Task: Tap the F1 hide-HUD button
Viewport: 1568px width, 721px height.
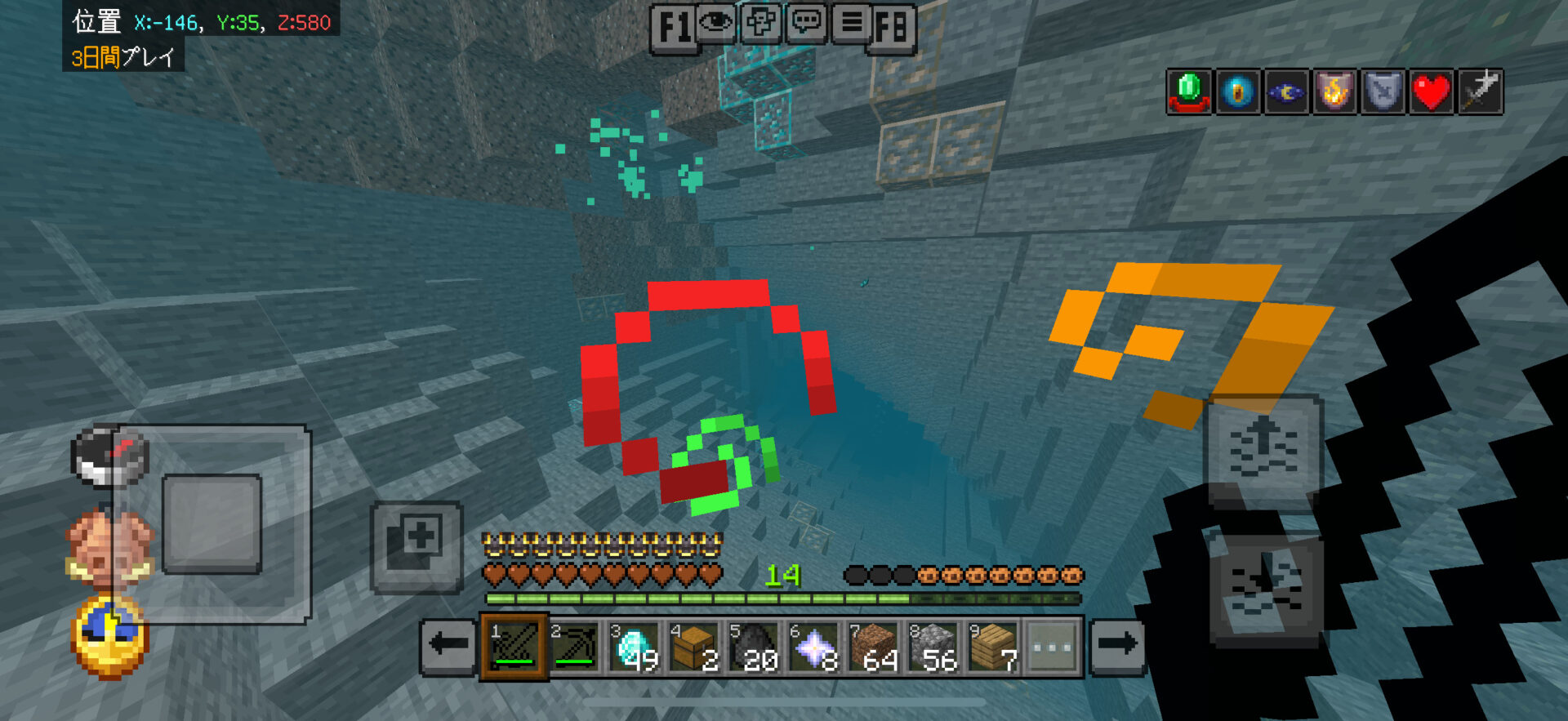Action: (x=674, y=29)
